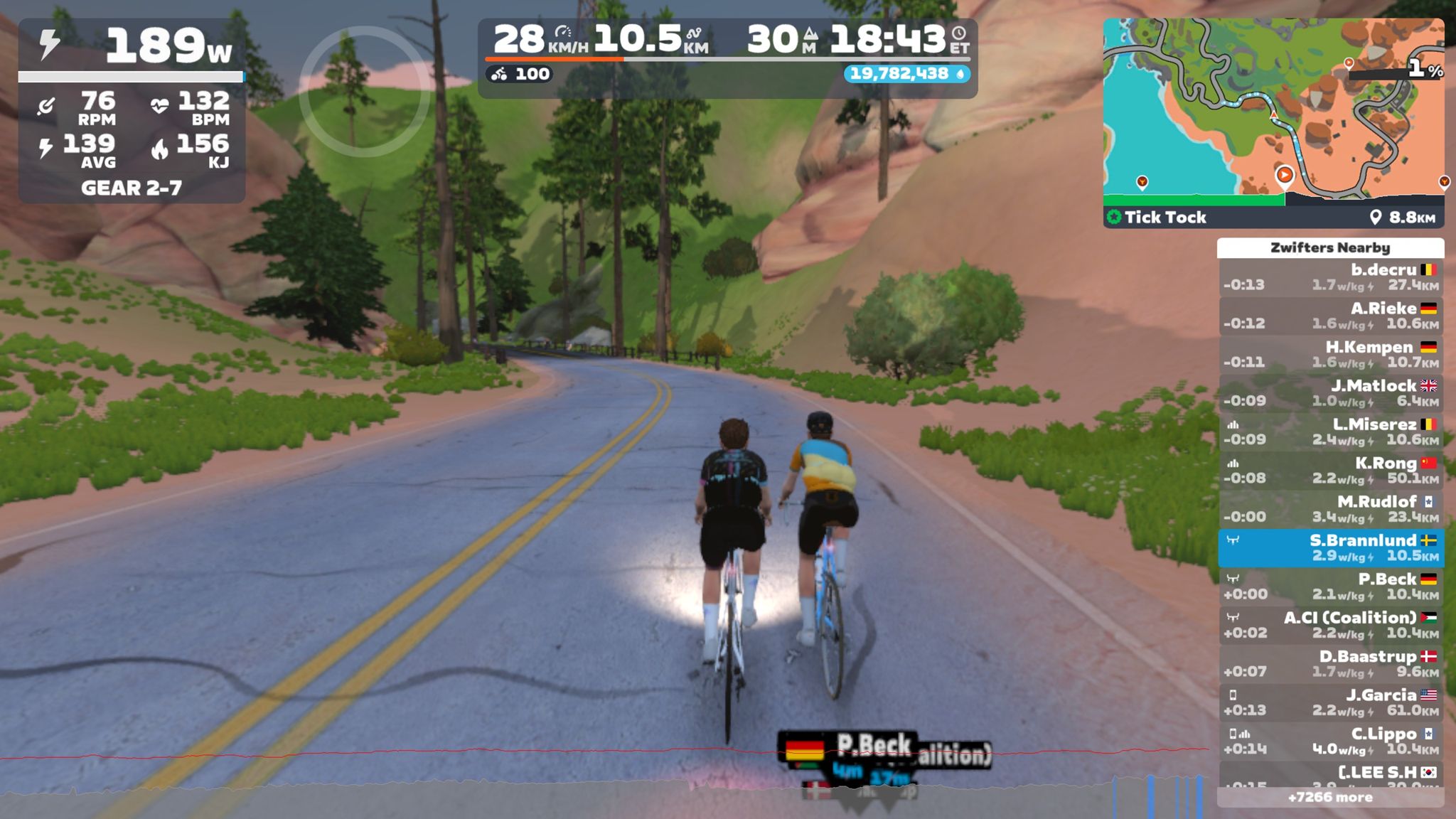This screenshot has height=819, width=1456.
Task: Click the GEAR 2-7 indicator
Action: click(132, 188)
